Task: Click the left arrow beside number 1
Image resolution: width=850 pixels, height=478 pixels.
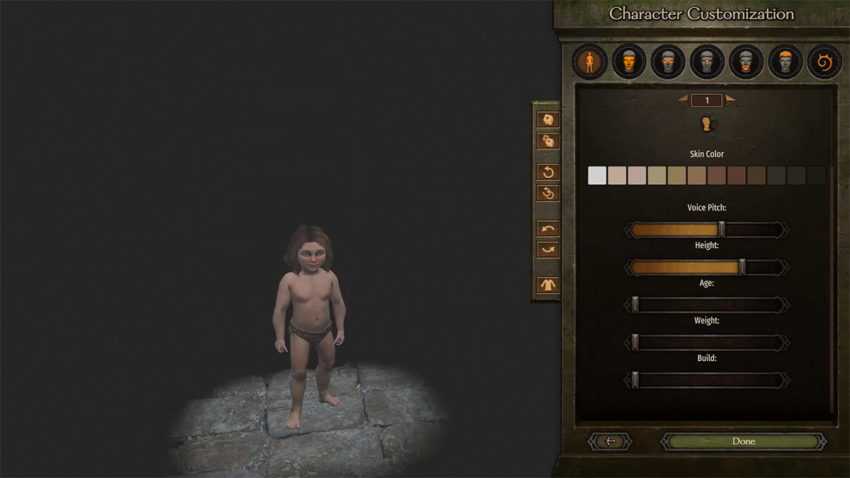Action: click(x=683, y=99)
